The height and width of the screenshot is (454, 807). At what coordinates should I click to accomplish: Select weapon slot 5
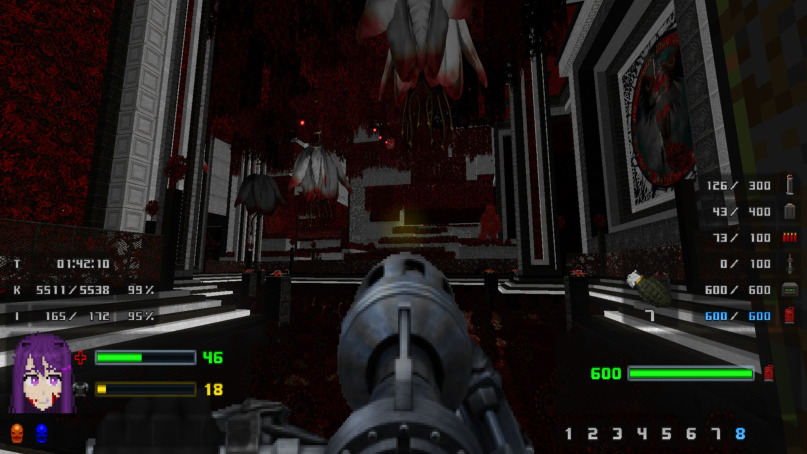point(666,434)
